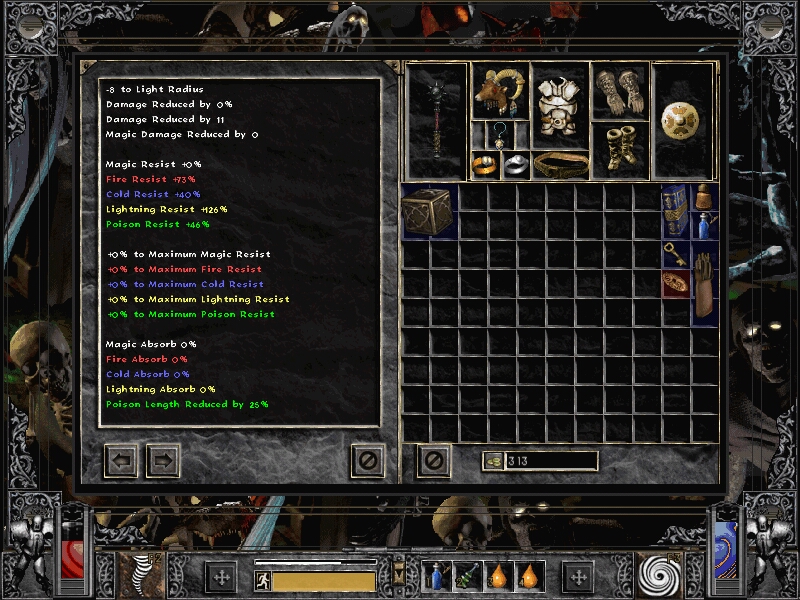Select the equipped amulet
The width and height of the screenshot is (800, 600).
point(499,134)
